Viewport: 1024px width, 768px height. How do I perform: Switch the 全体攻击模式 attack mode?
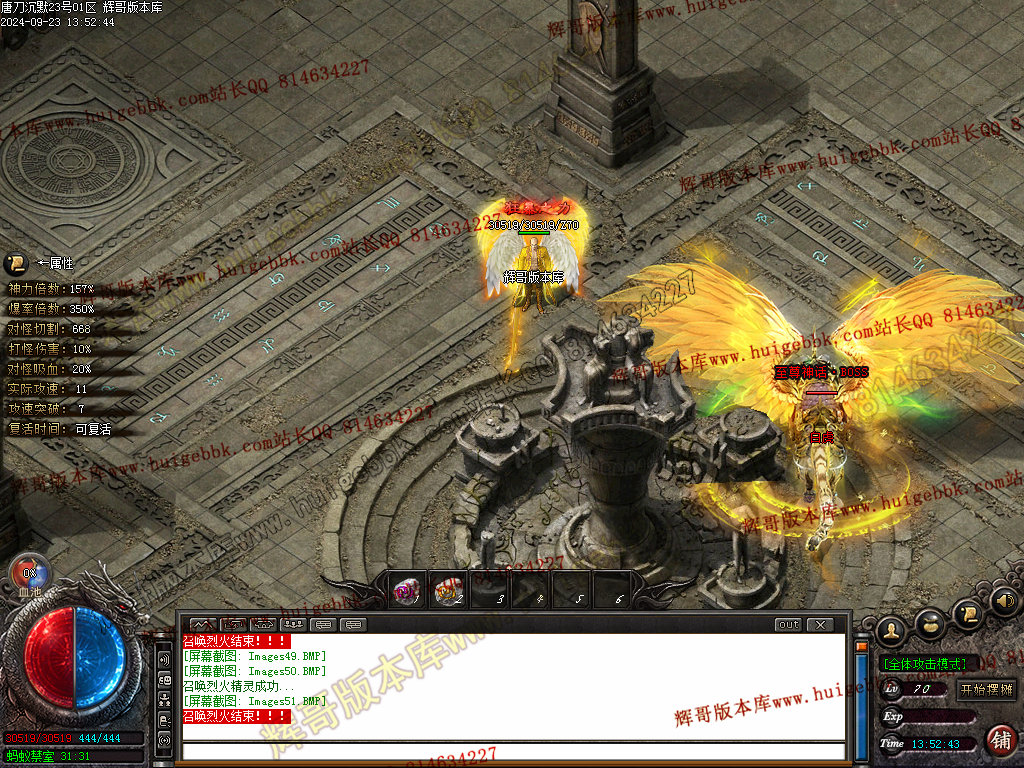tap(924, 663)
